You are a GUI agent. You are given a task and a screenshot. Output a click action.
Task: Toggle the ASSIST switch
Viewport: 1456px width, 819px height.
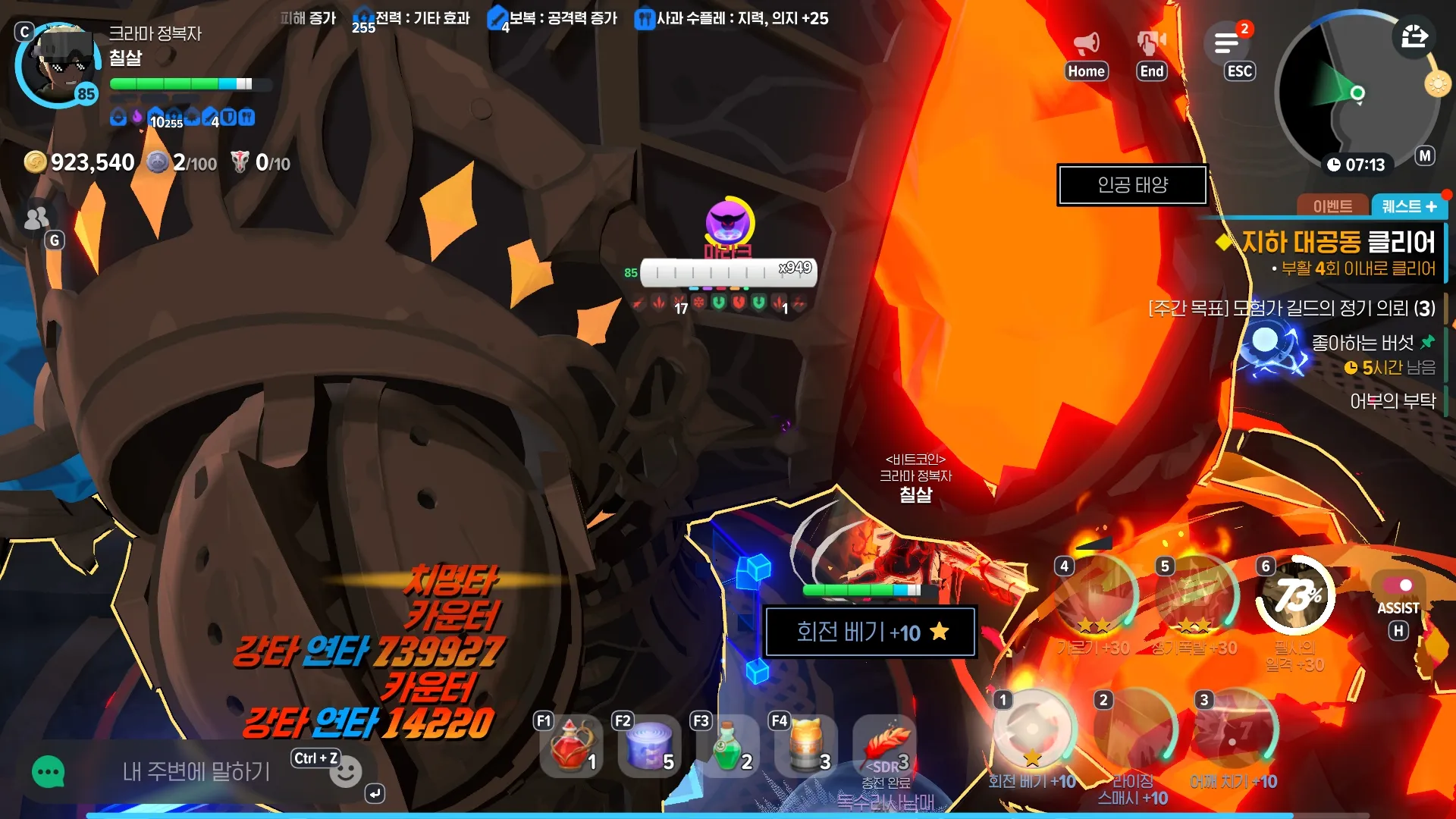click(x=1398, y=585)
